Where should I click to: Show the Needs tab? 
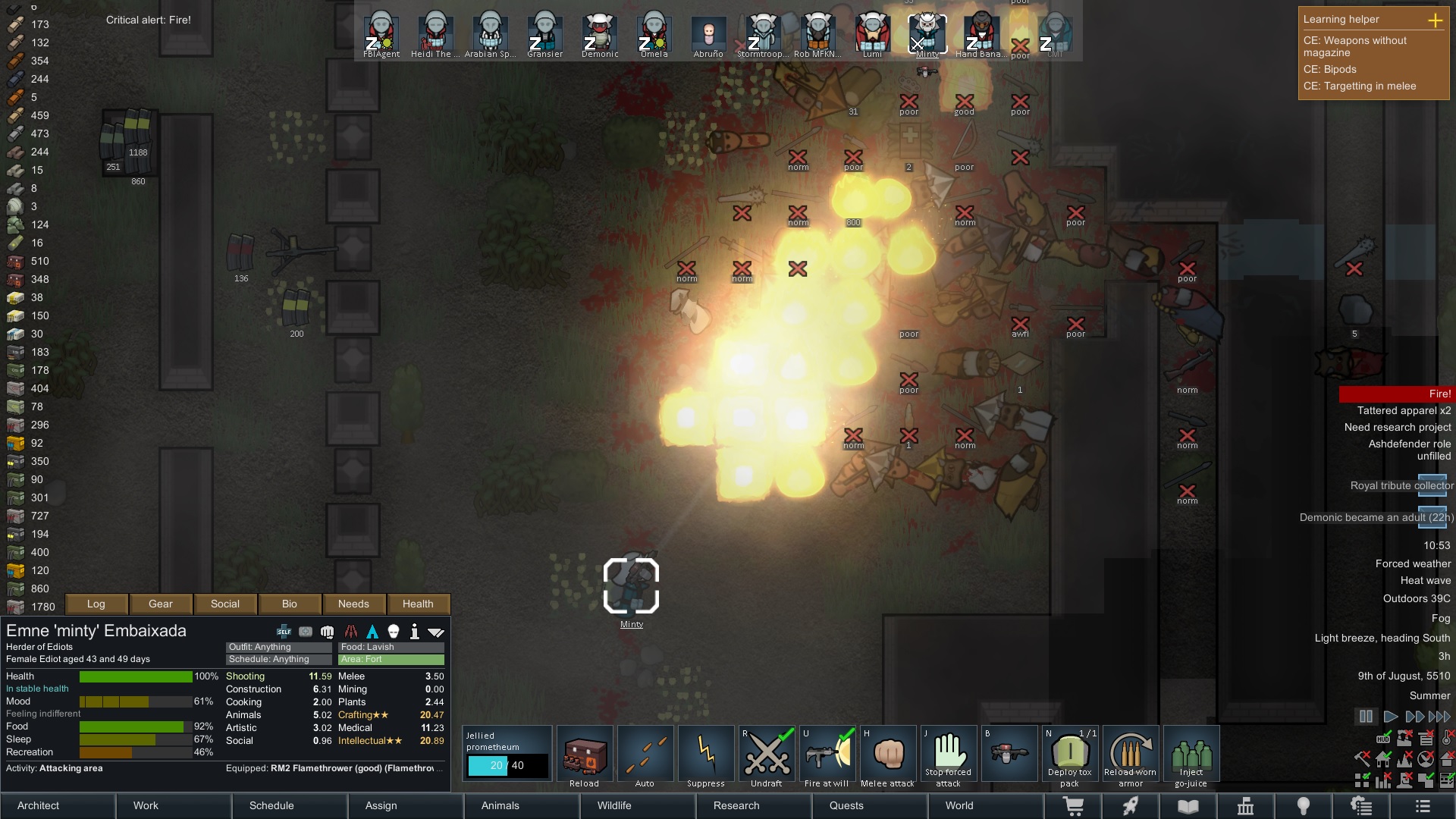point(353,604)
